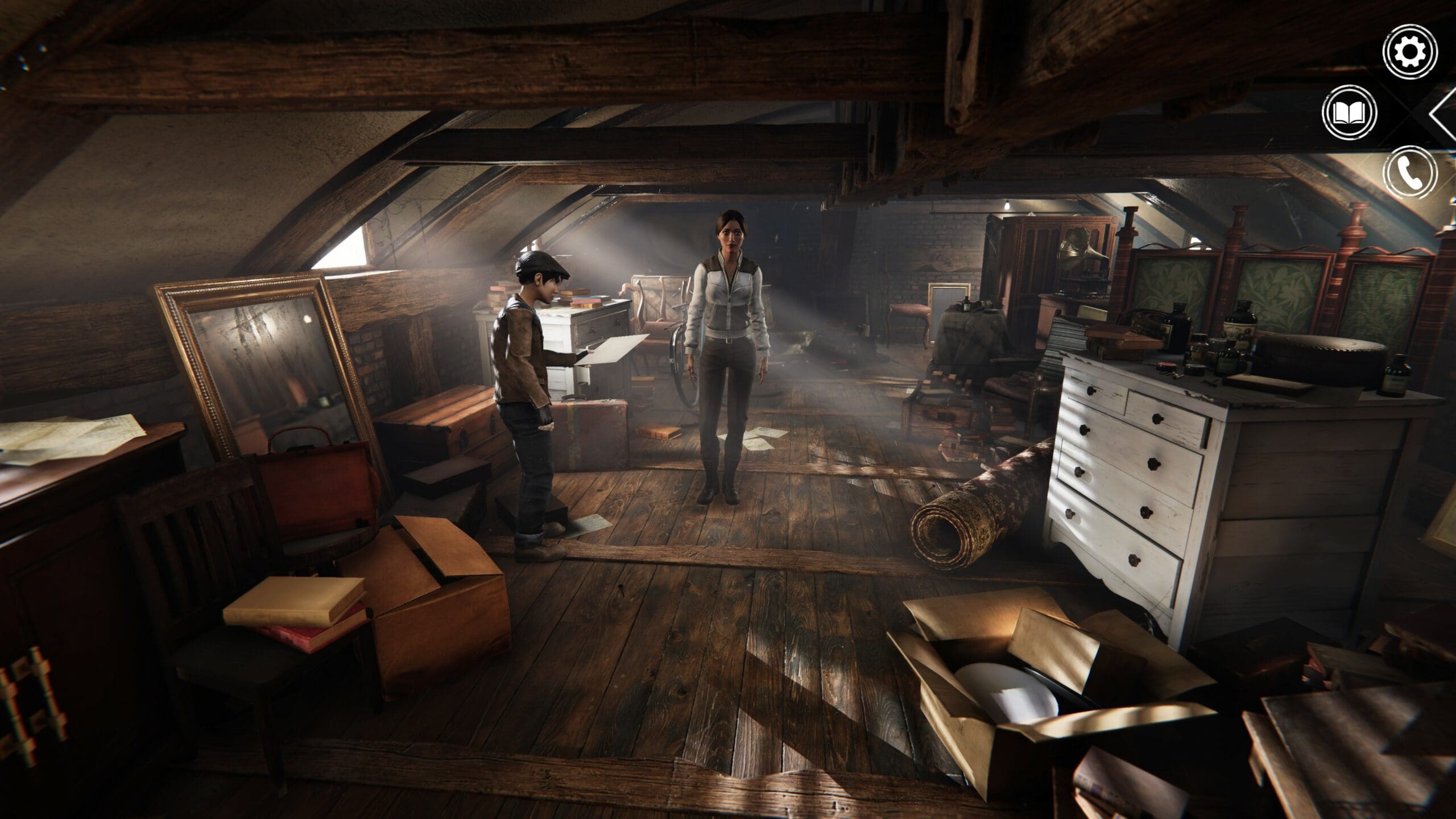Open the settings gear menu

pyautogui.click(x=1410, y=52)
